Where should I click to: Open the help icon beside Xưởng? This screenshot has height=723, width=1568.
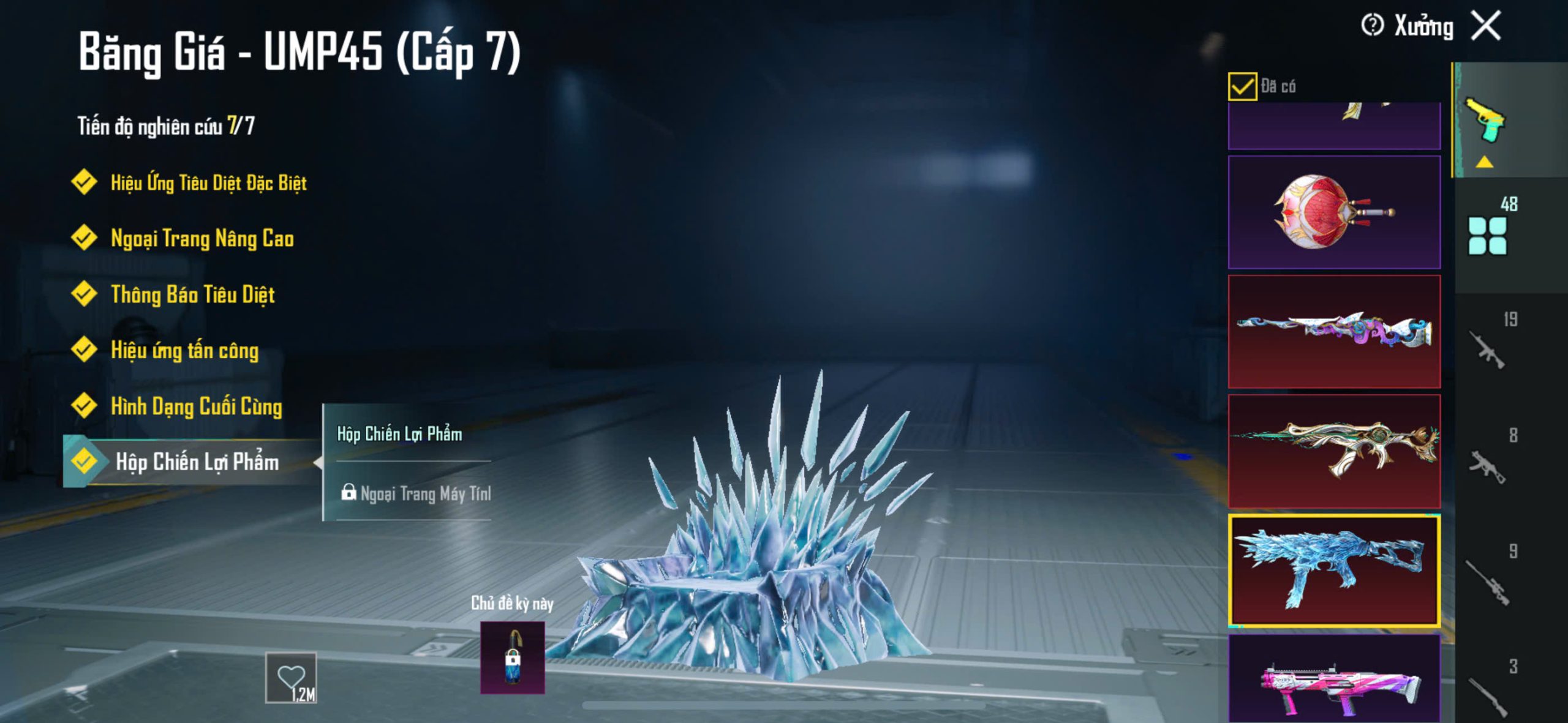click(x=1372, y=26)
